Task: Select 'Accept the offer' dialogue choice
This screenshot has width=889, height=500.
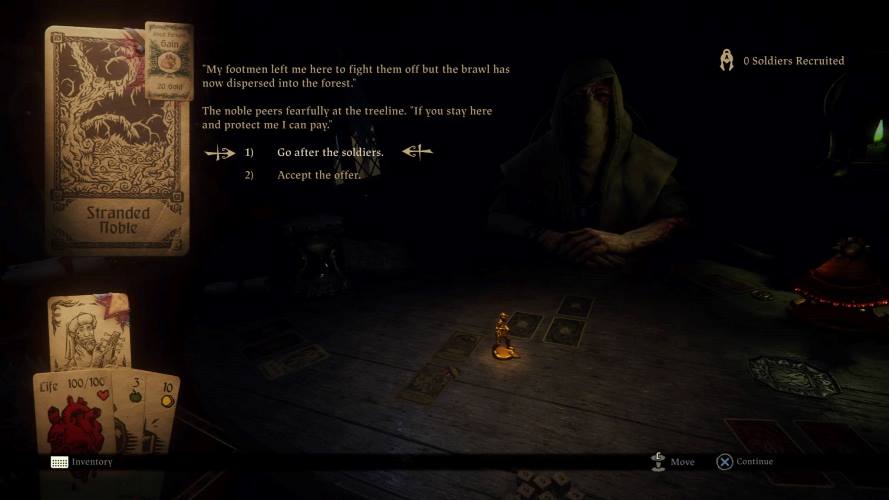Action: point(318,175)
